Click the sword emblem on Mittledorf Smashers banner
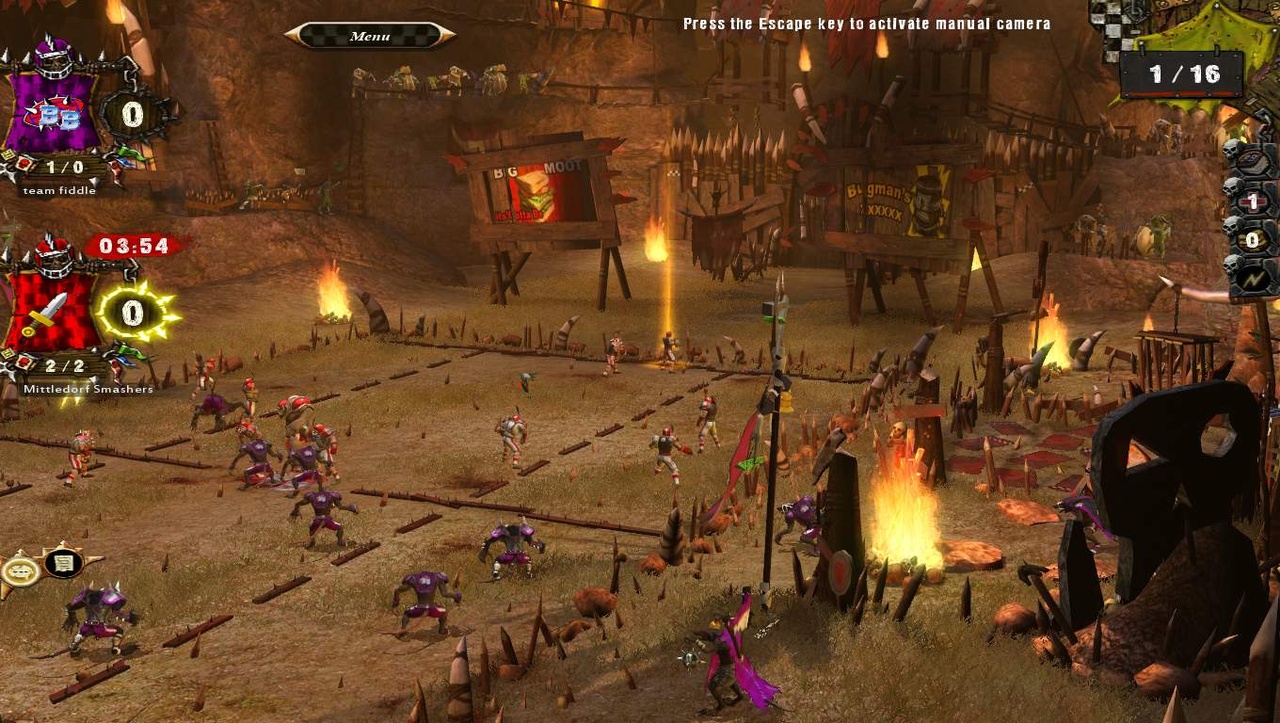This screenshot has width=1280, height=723. (x=50, y=310)
